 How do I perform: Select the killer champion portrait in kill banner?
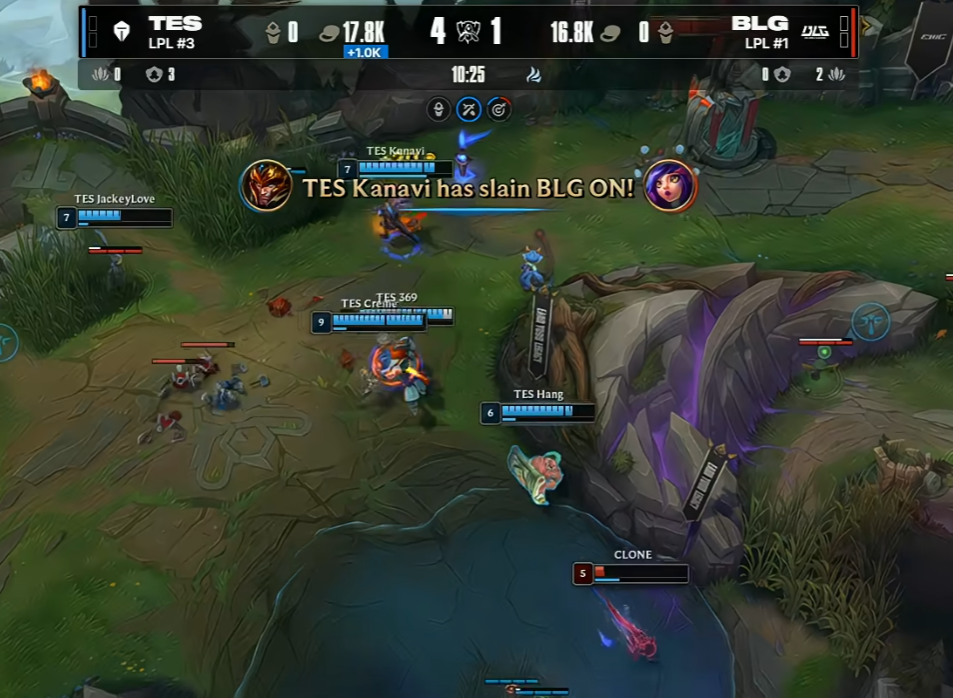(x=266, y=186)
